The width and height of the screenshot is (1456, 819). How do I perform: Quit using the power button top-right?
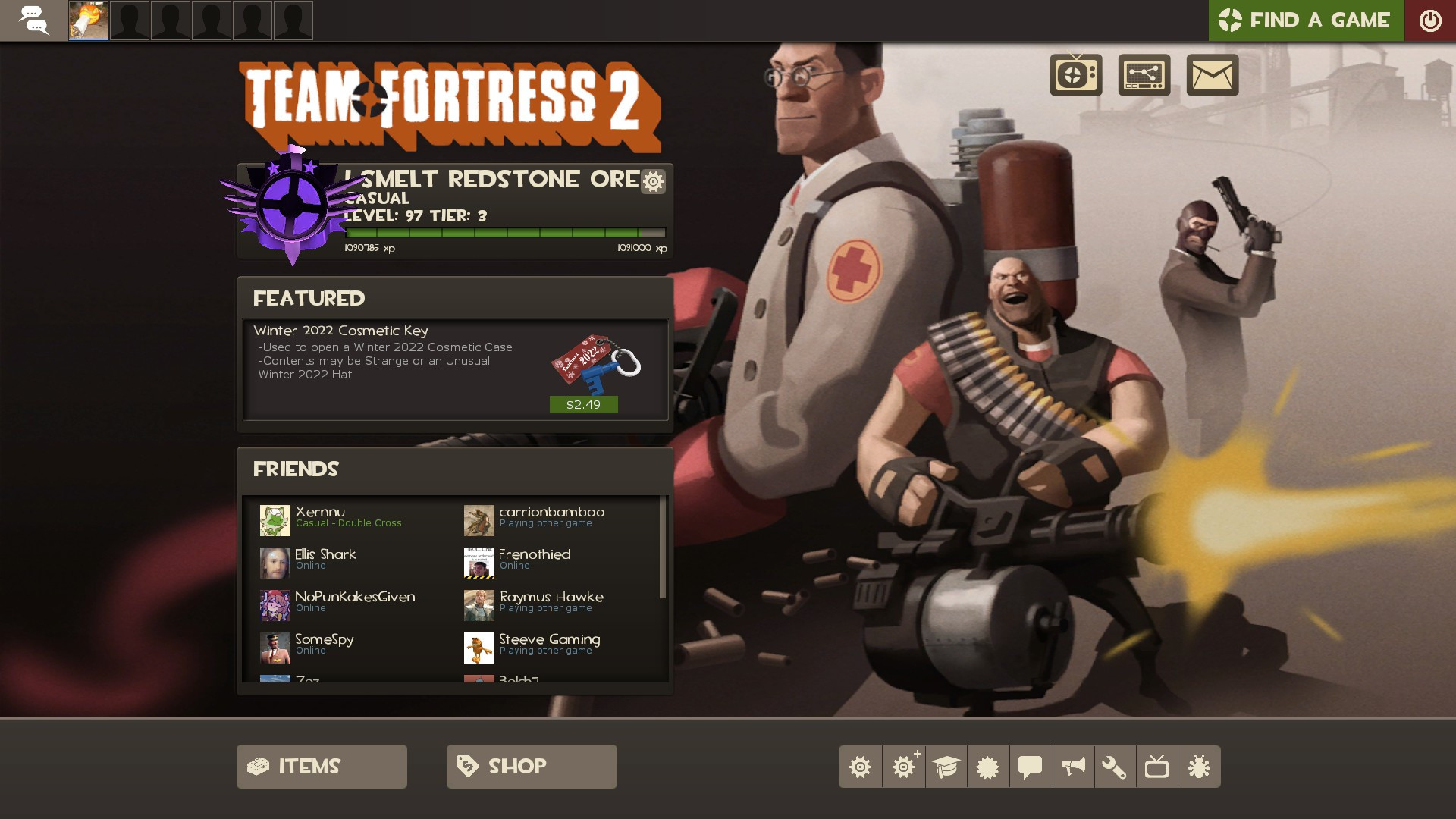click(x=1431, y=20)
